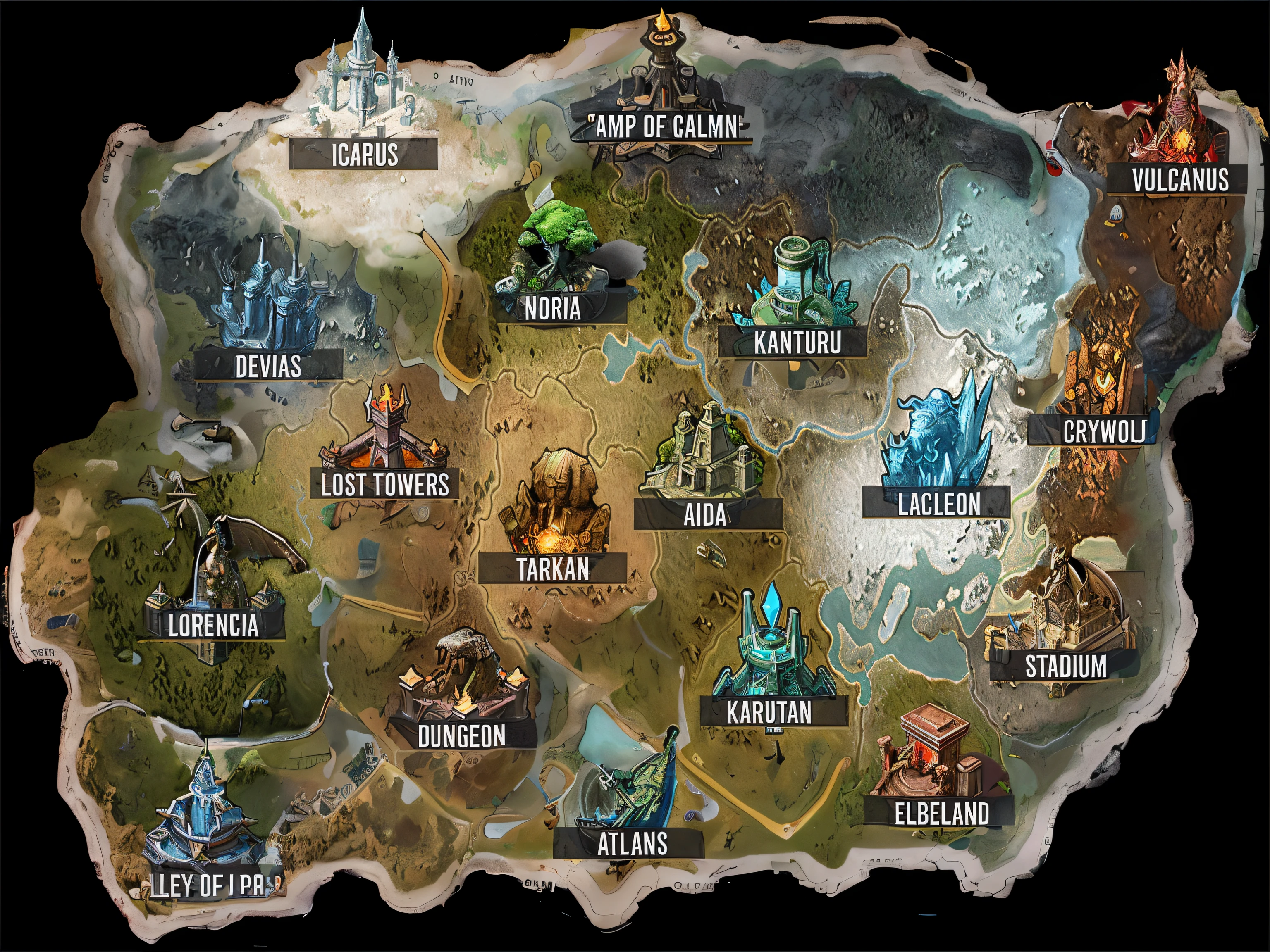1270x952 pixels.
Task: Choose the Lacleon region marker
Action: pyautogui.click(x=939, y=504)
